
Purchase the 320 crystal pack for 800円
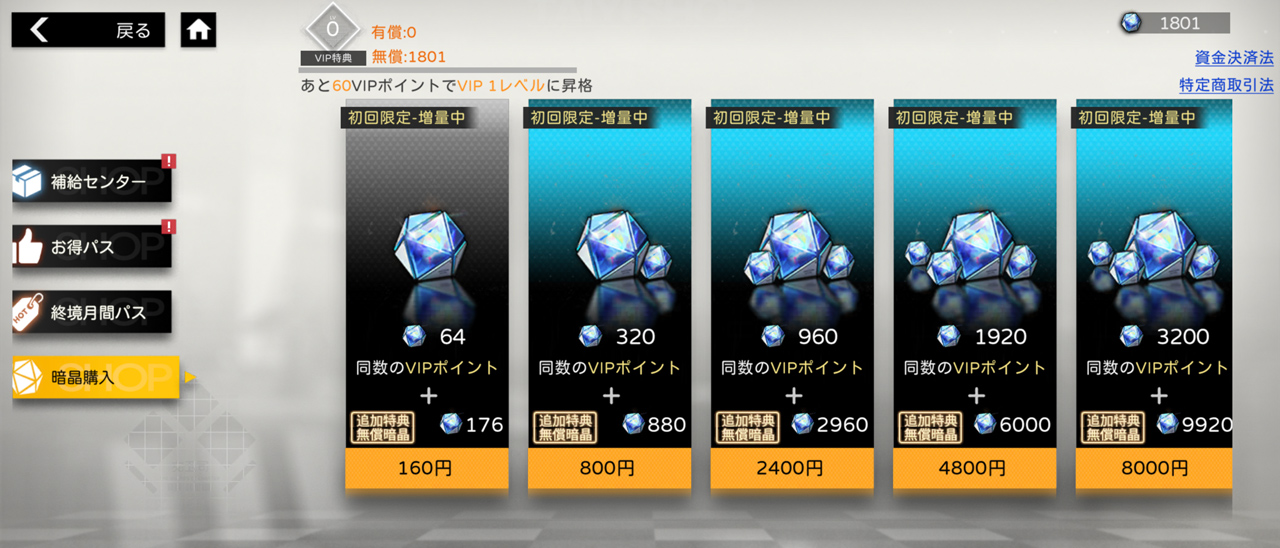click(x=609, y=467)
